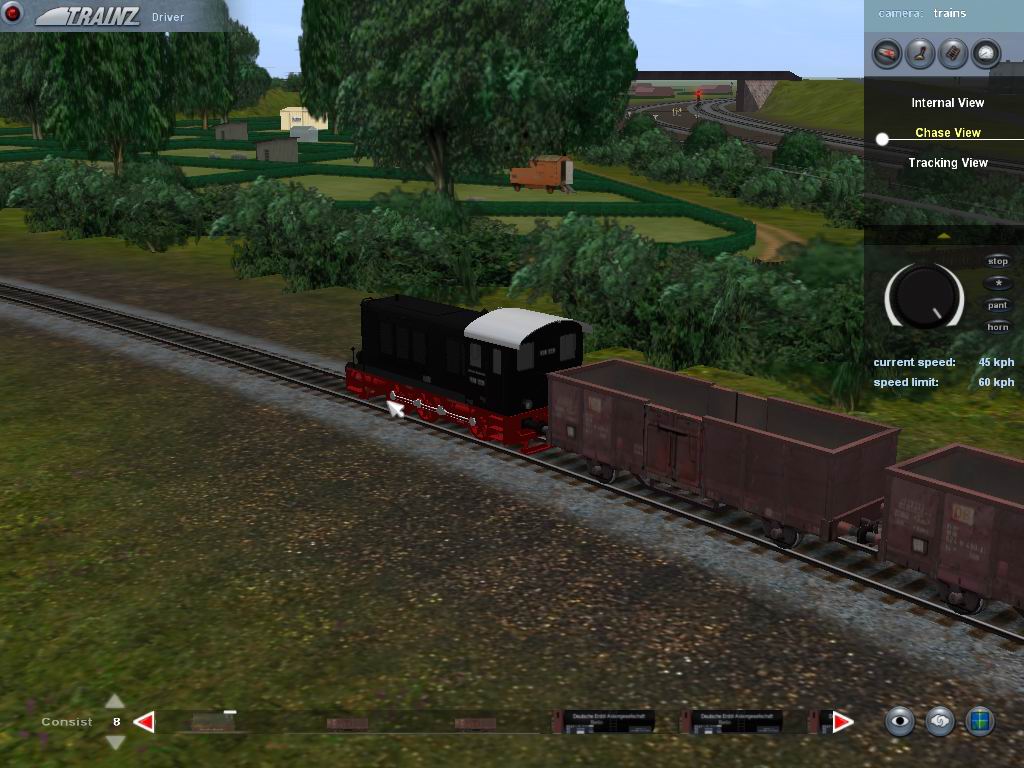Switch to Internal View
The width and height of the screenshot is (1024, 768).
pos(947,103)
